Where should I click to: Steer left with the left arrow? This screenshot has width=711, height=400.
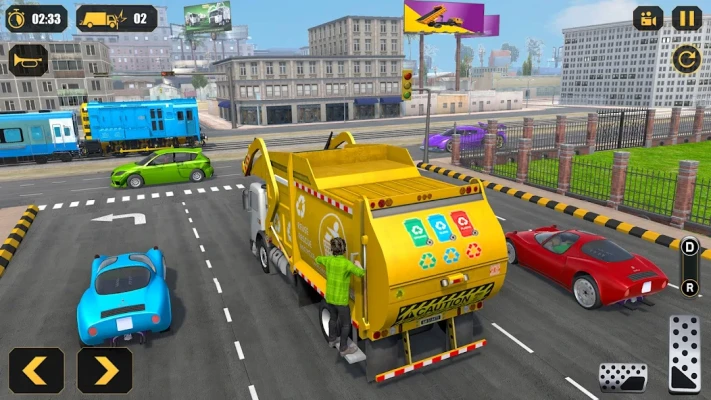pos(36,370)
